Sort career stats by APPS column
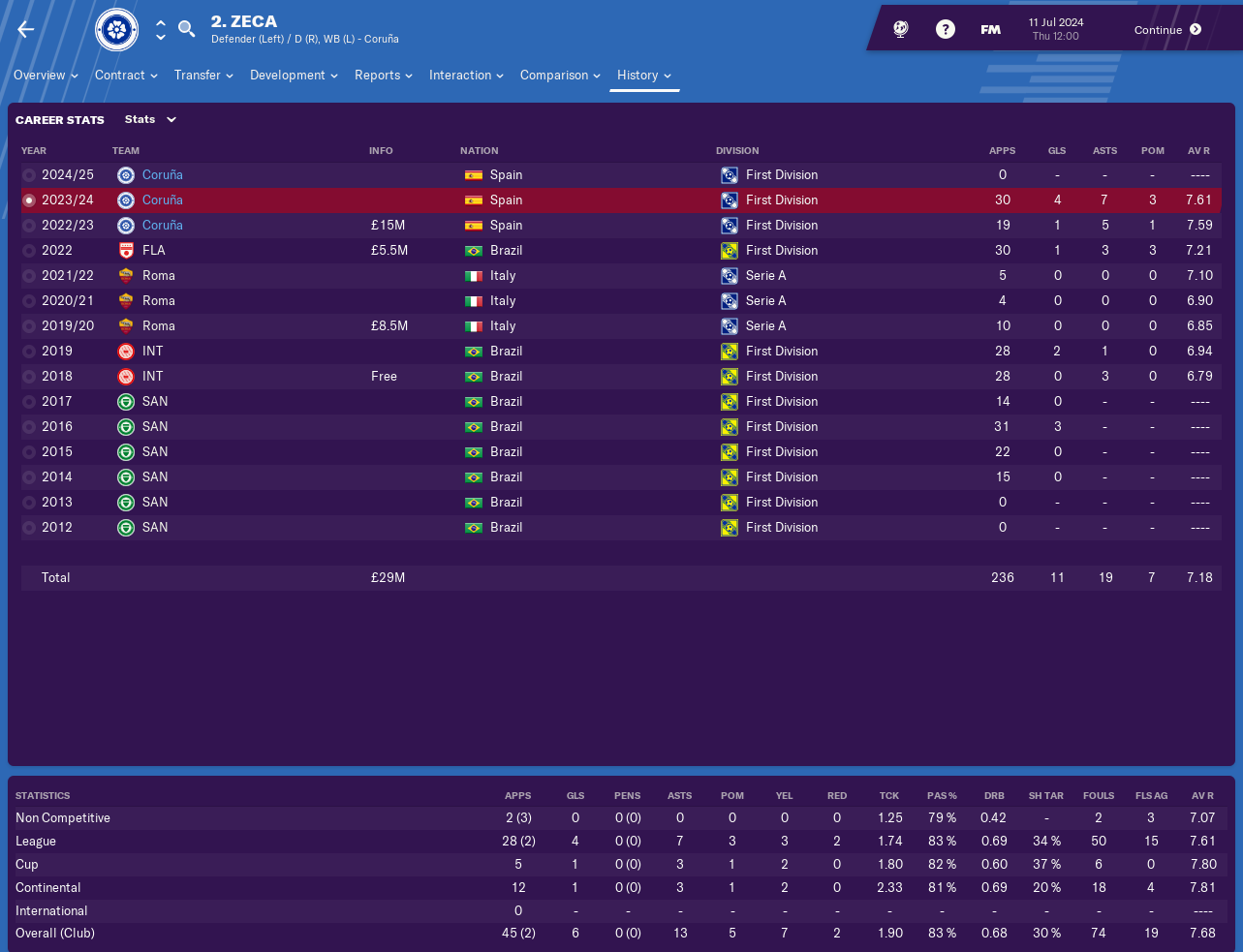 coord(1002,151)
